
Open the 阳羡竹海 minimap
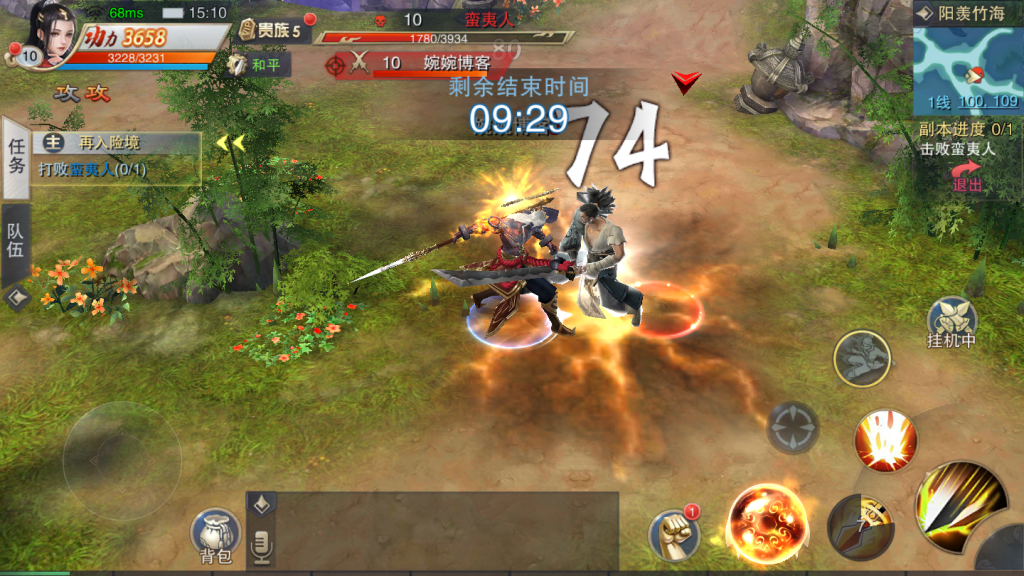tap(968, 66)
